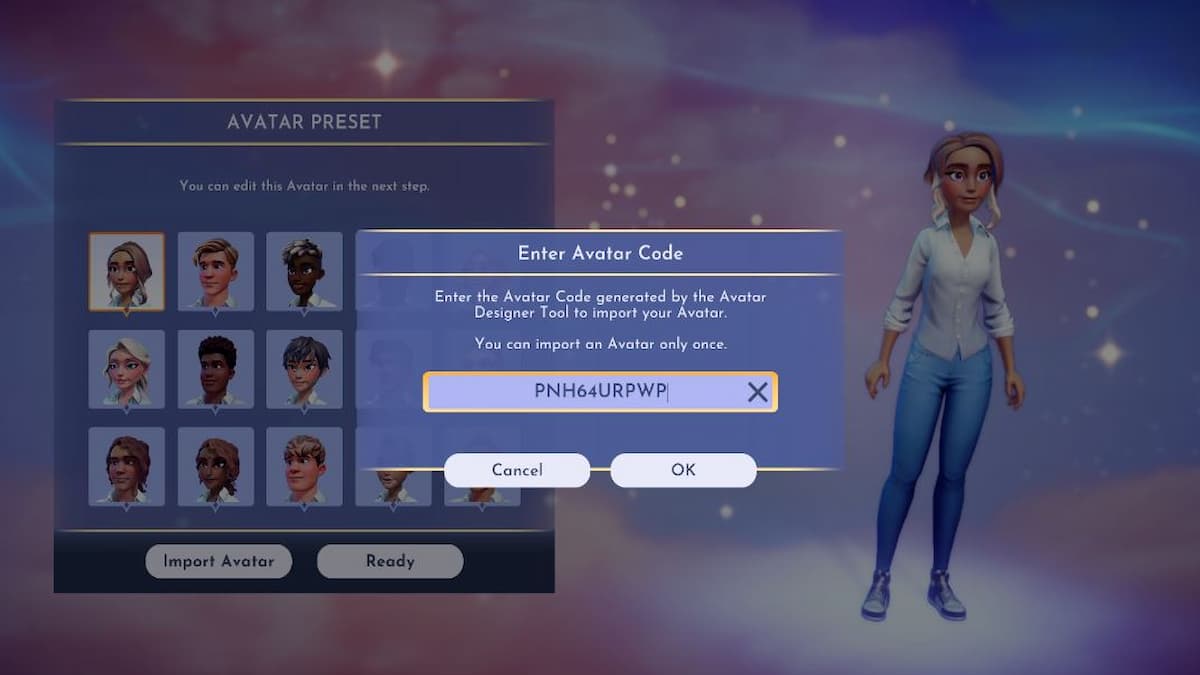Choose the fair-skinned preset with tousled brown hair
This screenshot has height=675, width=1200.
(304, 466)
